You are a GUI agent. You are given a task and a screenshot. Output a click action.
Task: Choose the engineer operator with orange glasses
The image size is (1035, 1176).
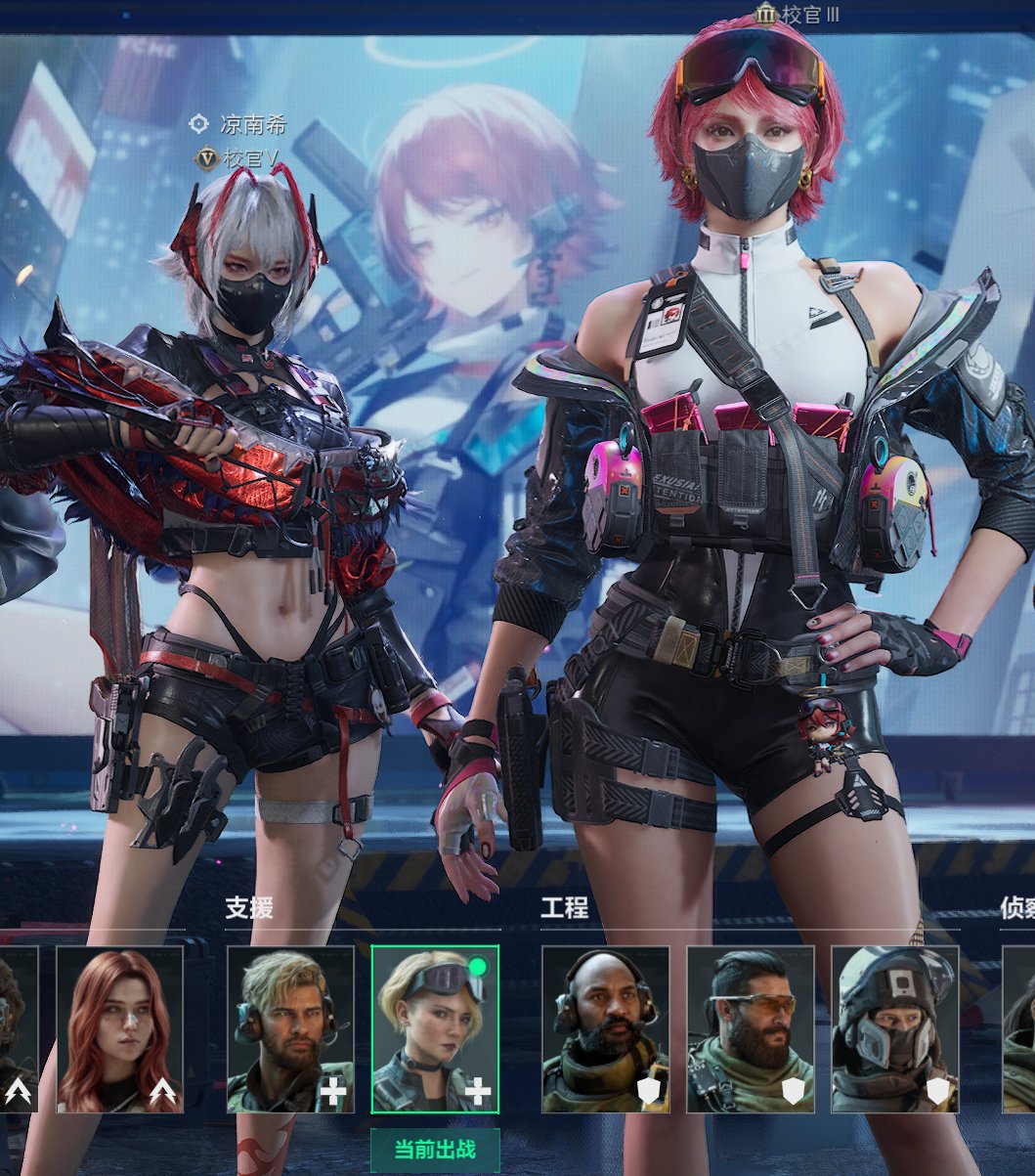pyautogui.click(x=750, y=1028)
